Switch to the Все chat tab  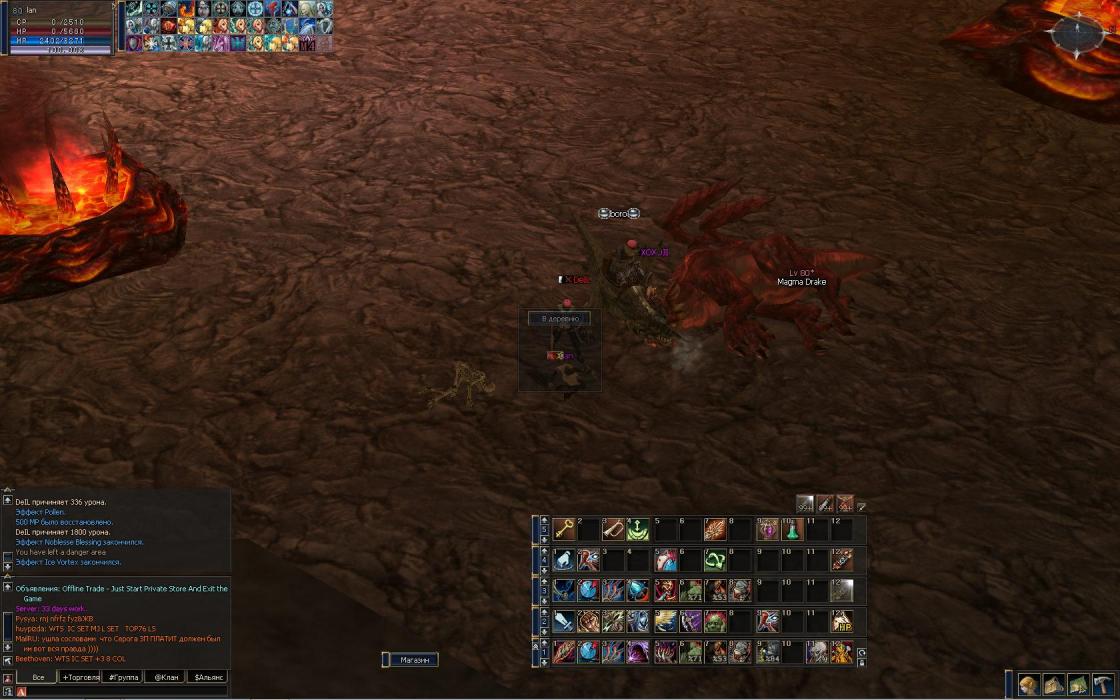tap(38, 677)
